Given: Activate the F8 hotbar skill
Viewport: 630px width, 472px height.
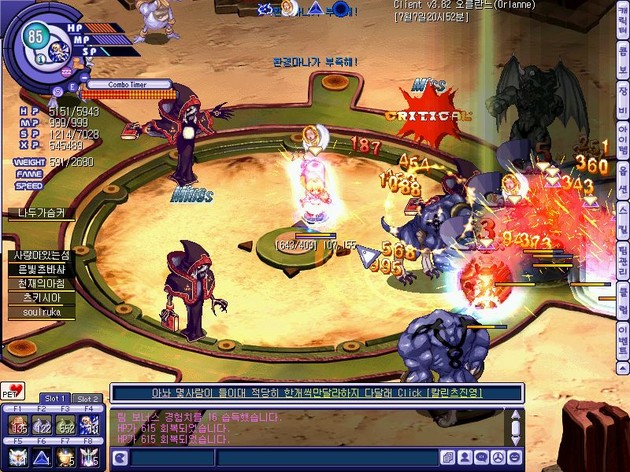Looking at the screenshot, I should coord(91,458).
